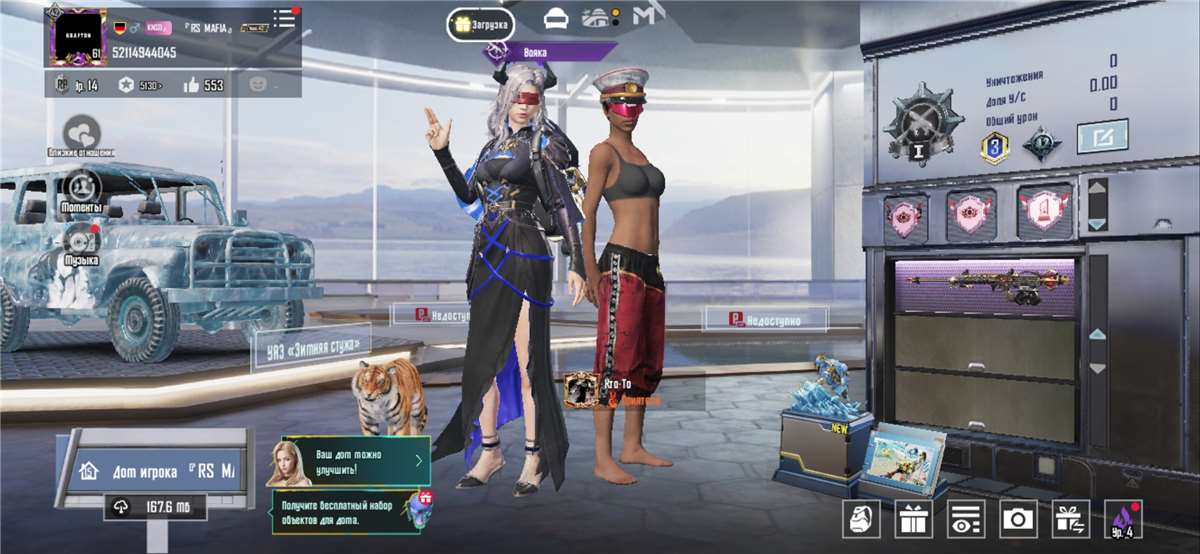Open the helmet statue icon button

coord(861,518)
